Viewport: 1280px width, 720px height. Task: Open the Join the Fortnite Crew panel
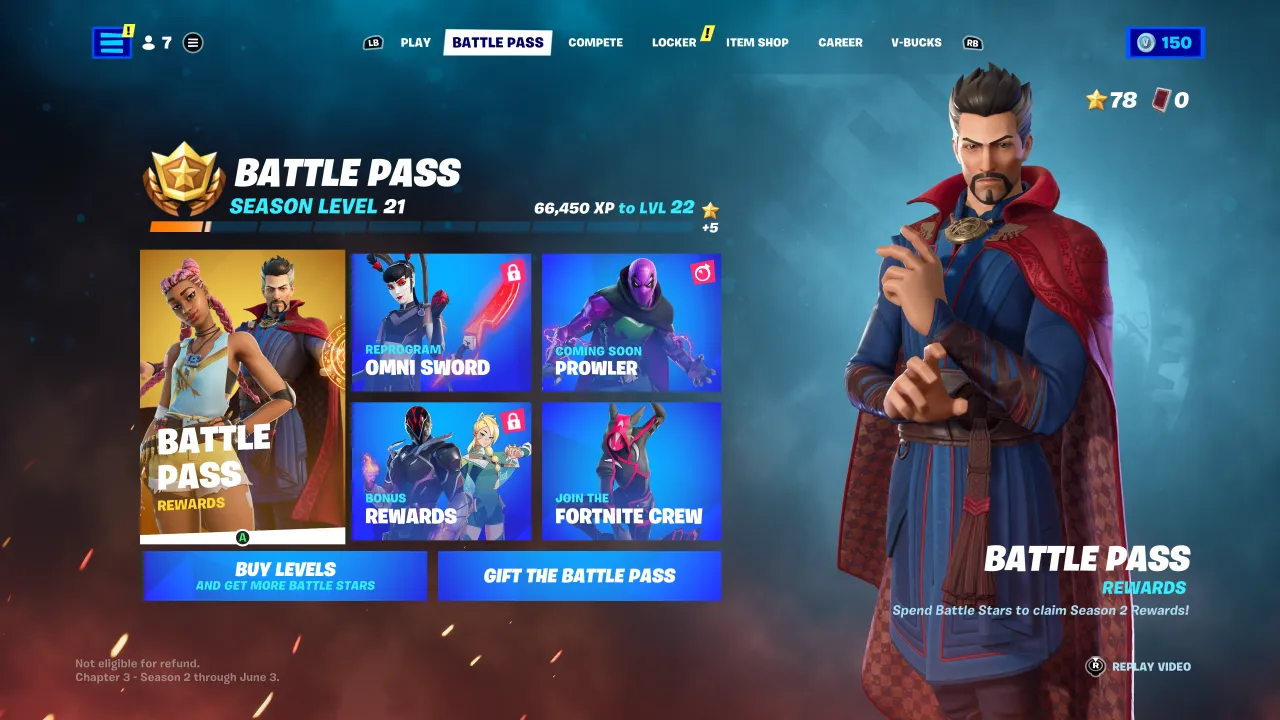(631, 471)
